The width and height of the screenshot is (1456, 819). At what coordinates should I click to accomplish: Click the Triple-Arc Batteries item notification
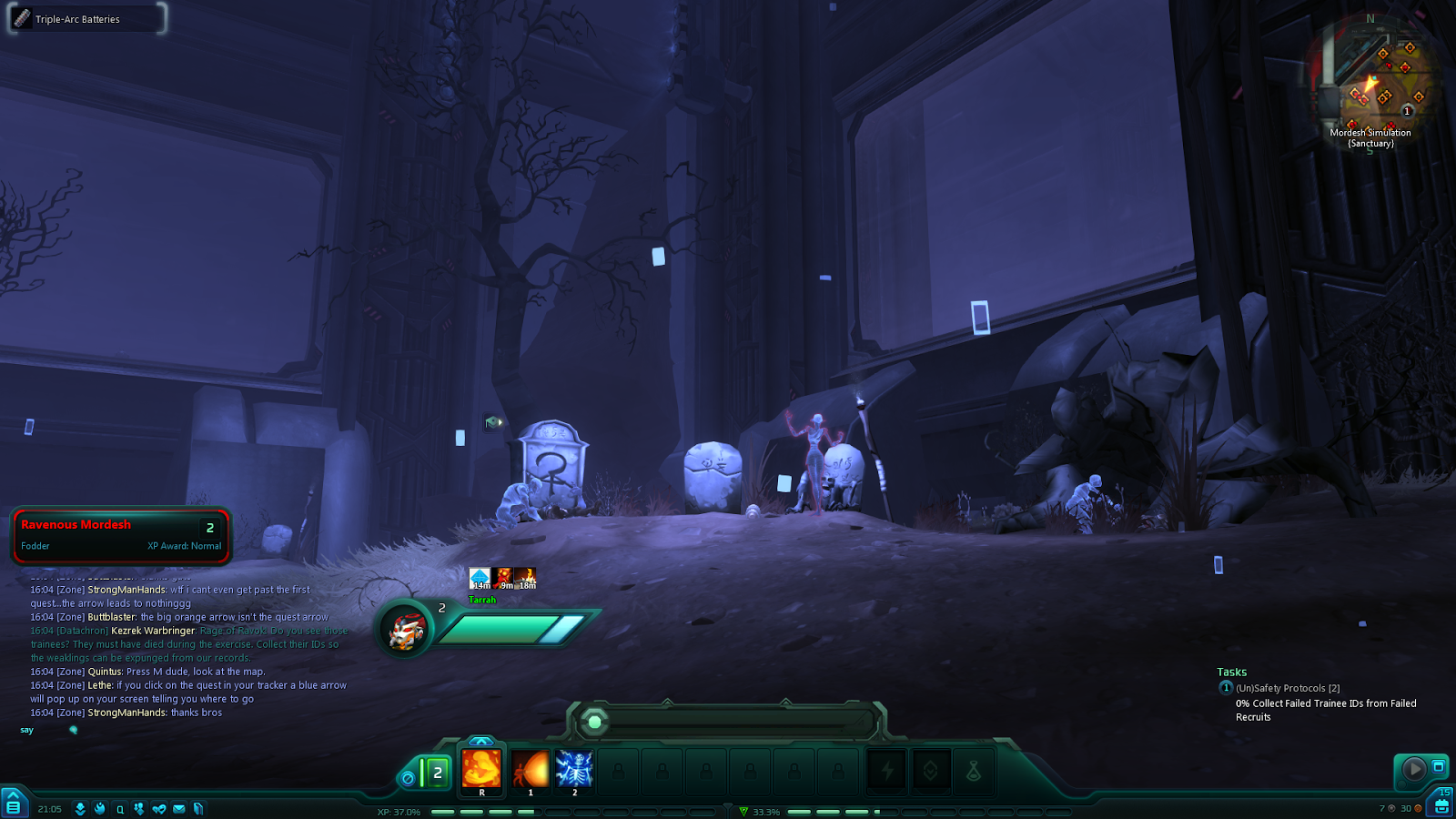pyautogui.click(x=86, y=19)
